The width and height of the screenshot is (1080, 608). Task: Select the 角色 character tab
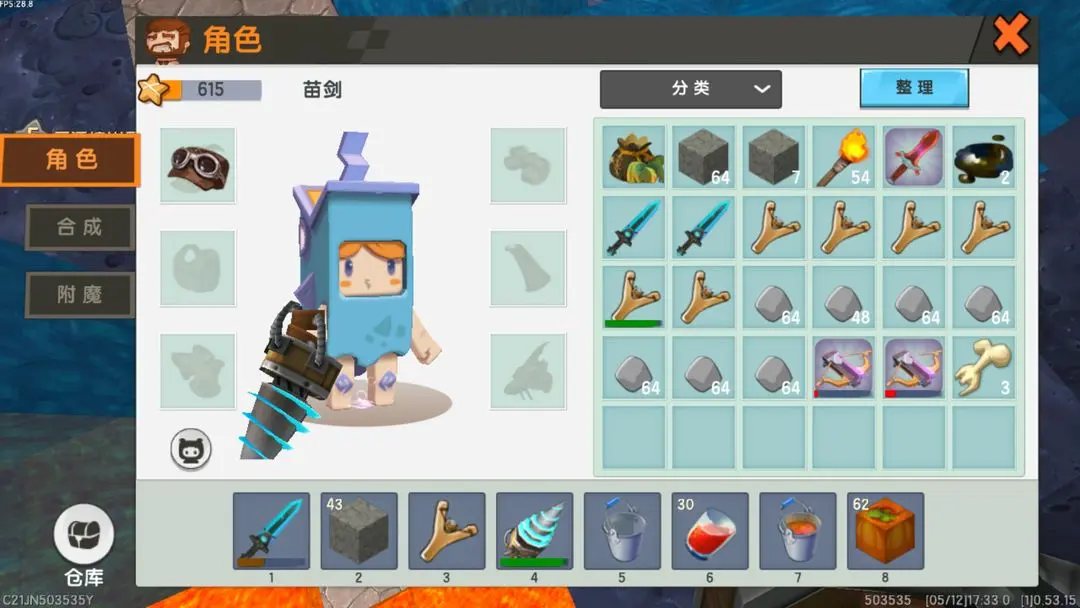click(x=71, y=160)
